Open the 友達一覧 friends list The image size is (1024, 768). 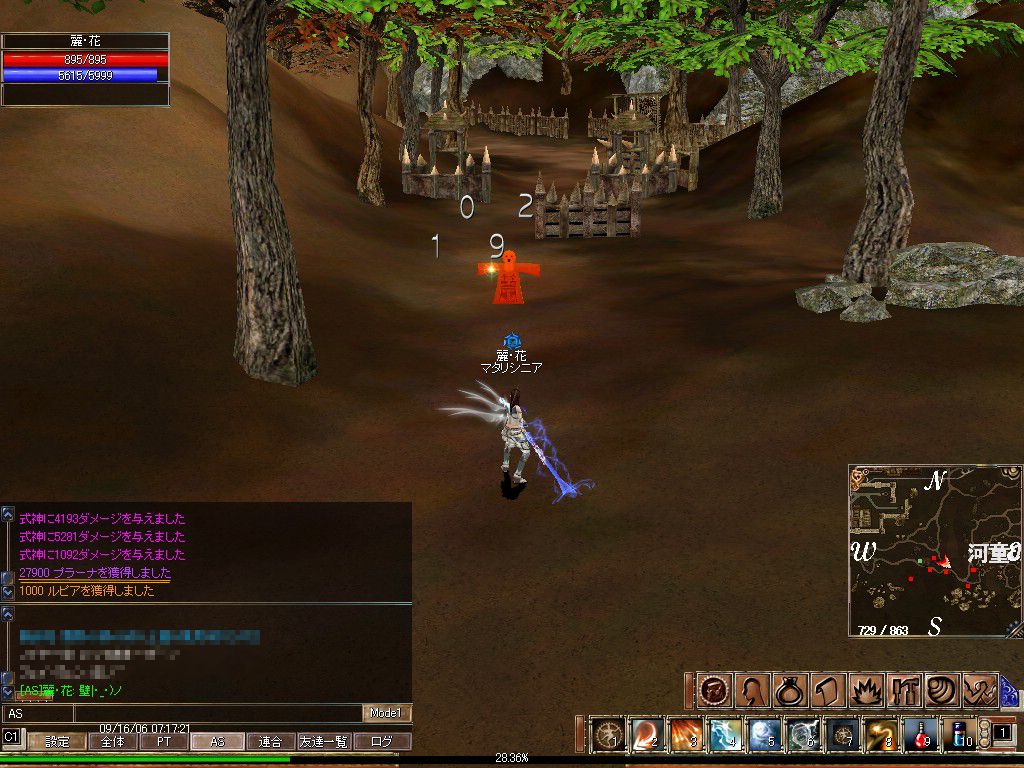pyautogui.click(x=325, y=742)
